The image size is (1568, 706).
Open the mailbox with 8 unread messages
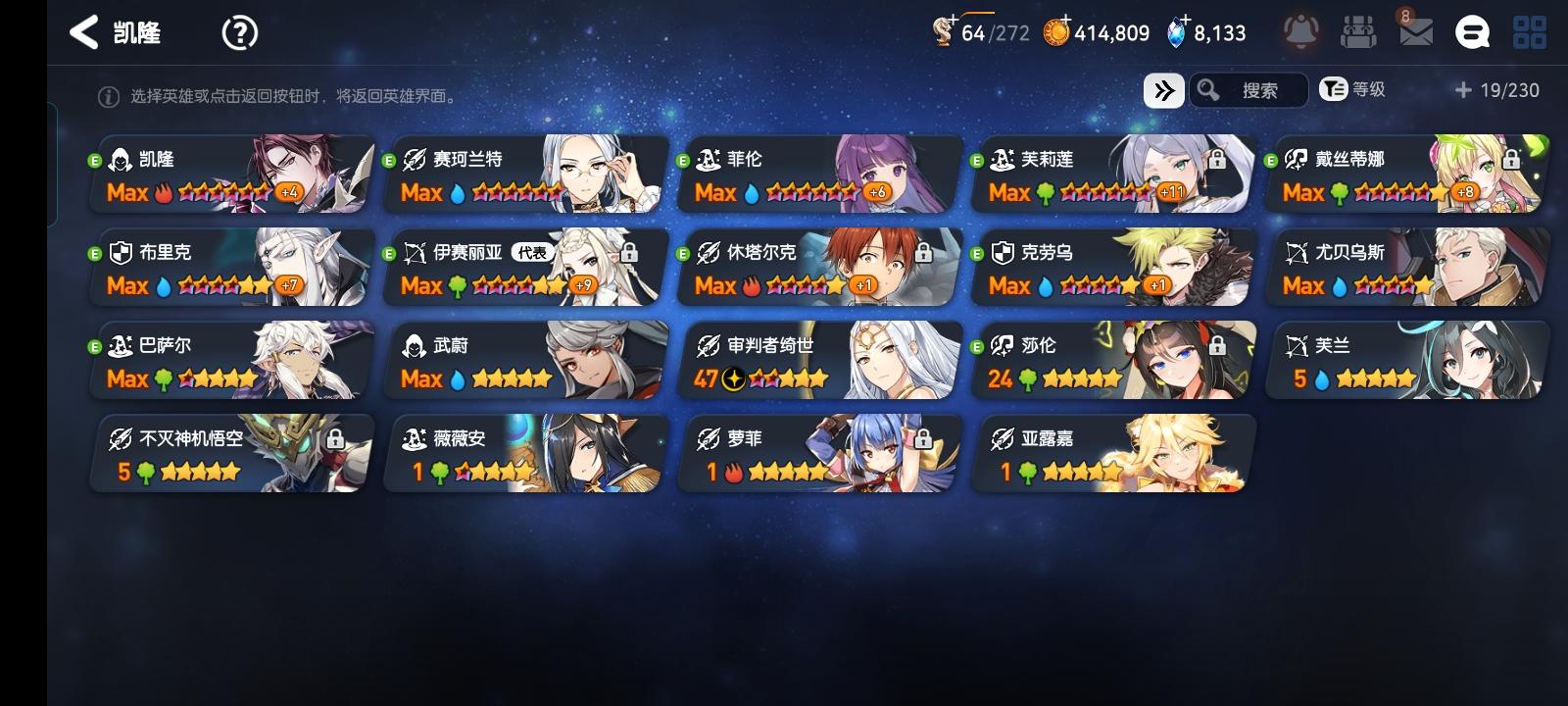1418,34
